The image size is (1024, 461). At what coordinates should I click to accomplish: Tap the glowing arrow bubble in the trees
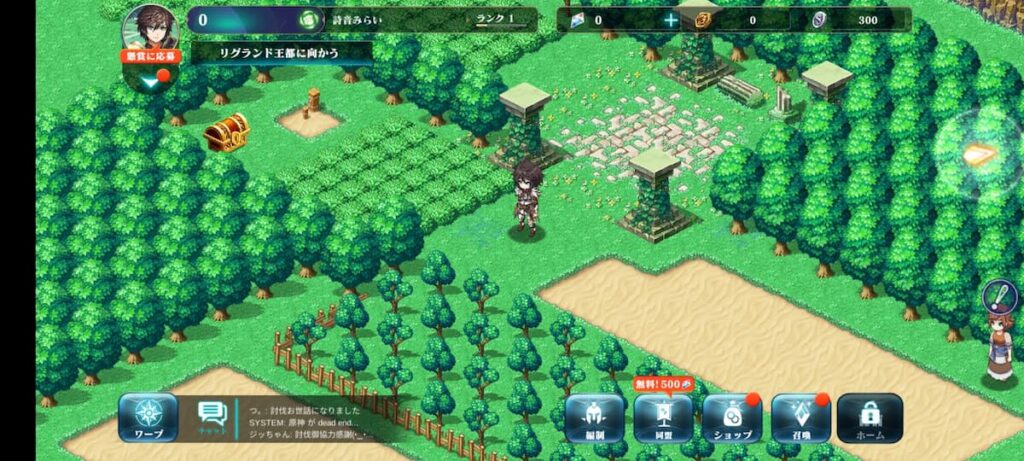(978, 155)
